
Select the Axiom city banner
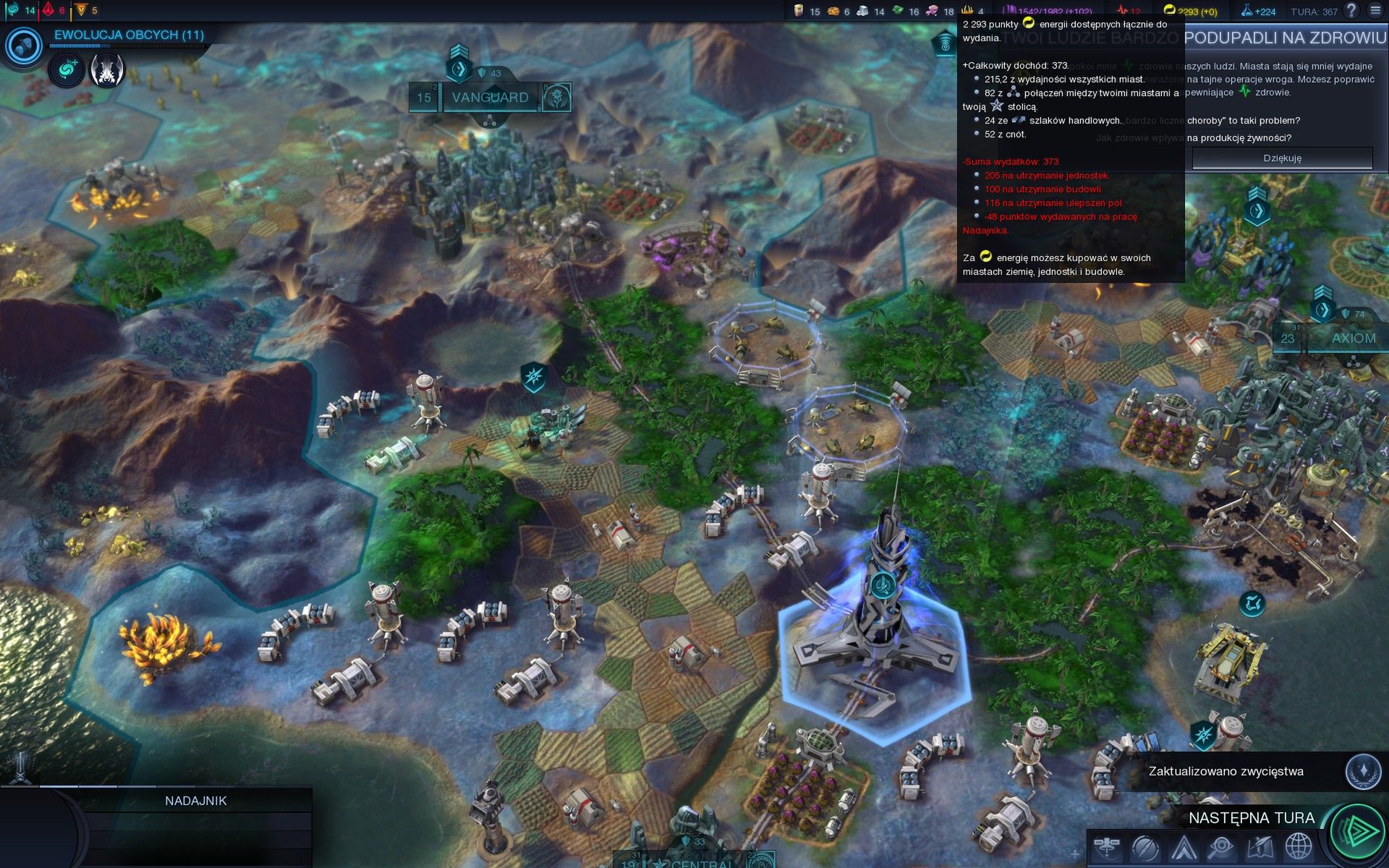[x=1353, y=339]
